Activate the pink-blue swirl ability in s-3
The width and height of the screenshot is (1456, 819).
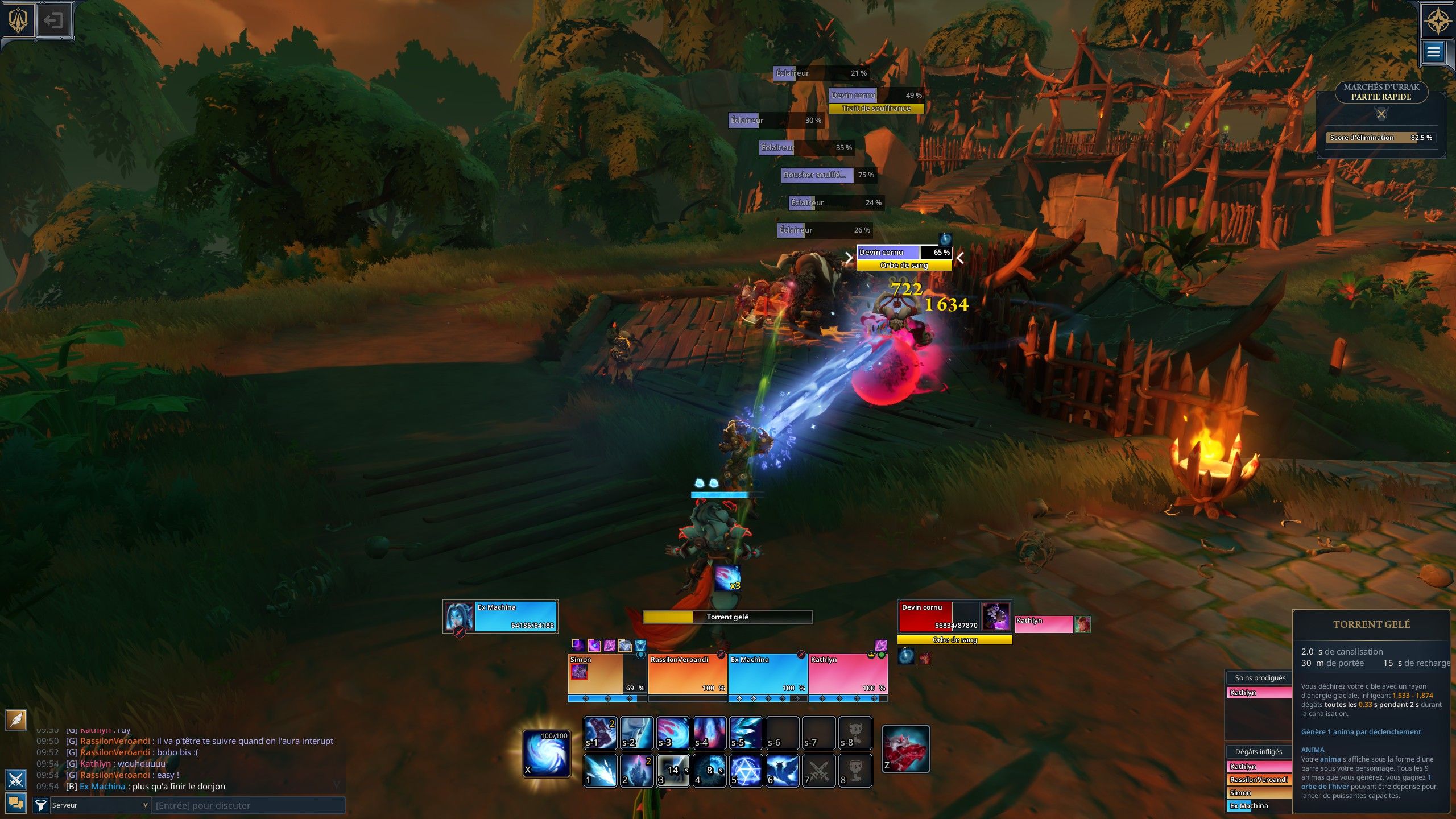tap(673, 733)
